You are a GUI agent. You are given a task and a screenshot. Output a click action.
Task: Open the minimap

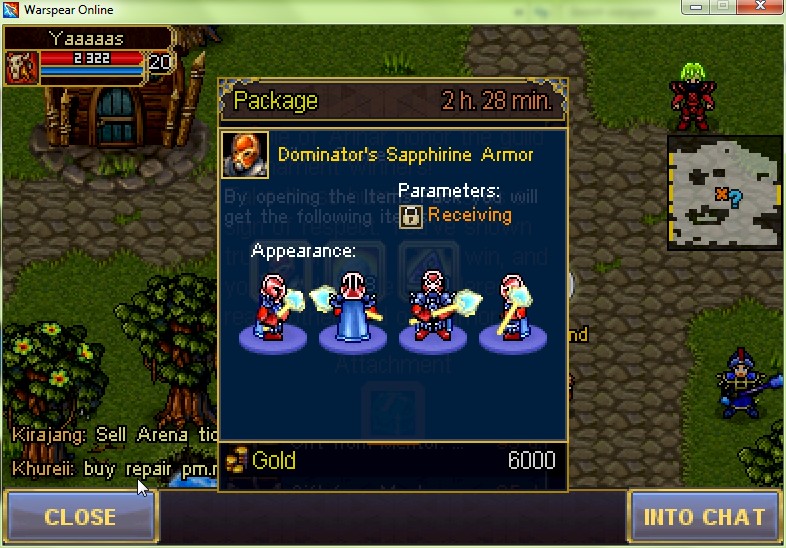[724, 192]
